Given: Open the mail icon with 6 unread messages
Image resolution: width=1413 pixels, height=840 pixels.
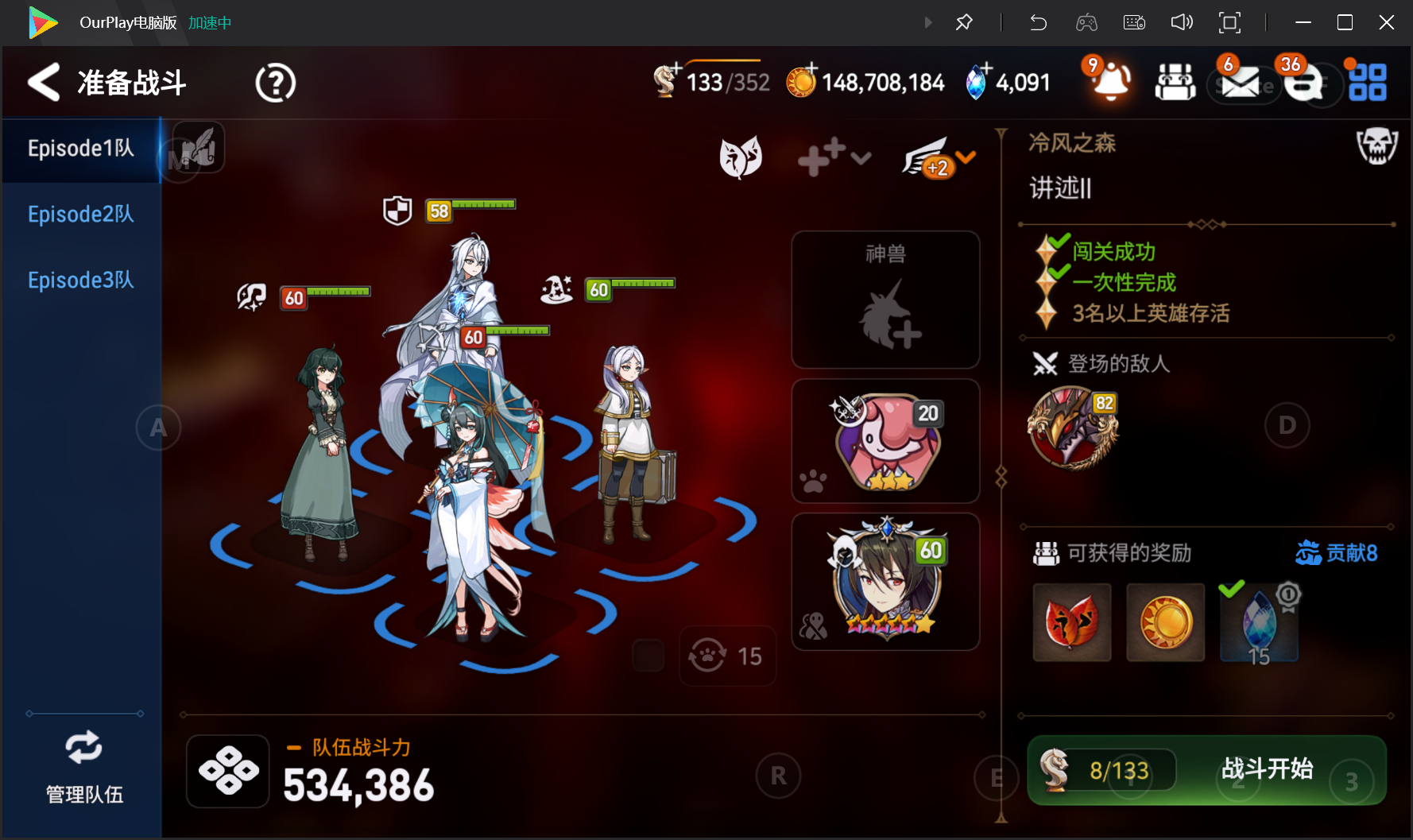Looking at the screenshot, I should (1241, 83).
